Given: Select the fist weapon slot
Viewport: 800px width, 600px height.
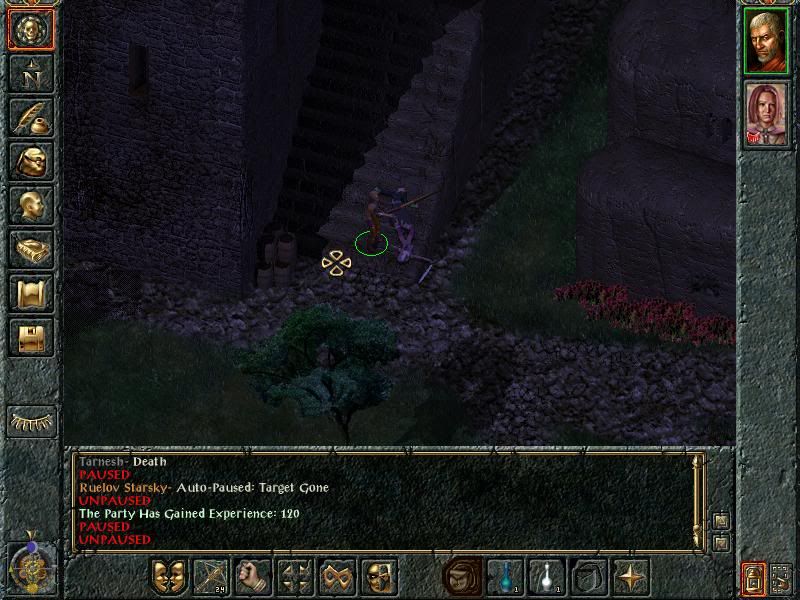Looking at the screenshot, I should [x=253, y=577].
